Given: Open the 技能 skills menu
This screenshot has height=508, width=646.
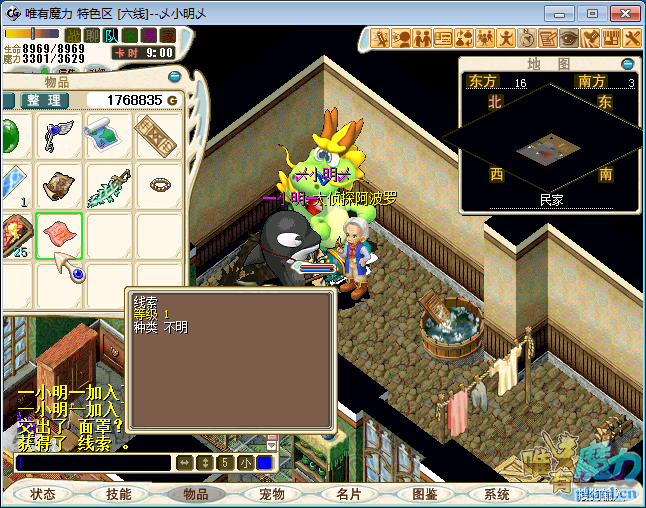Looking at the screenshot, I should [x=118, y=494].
